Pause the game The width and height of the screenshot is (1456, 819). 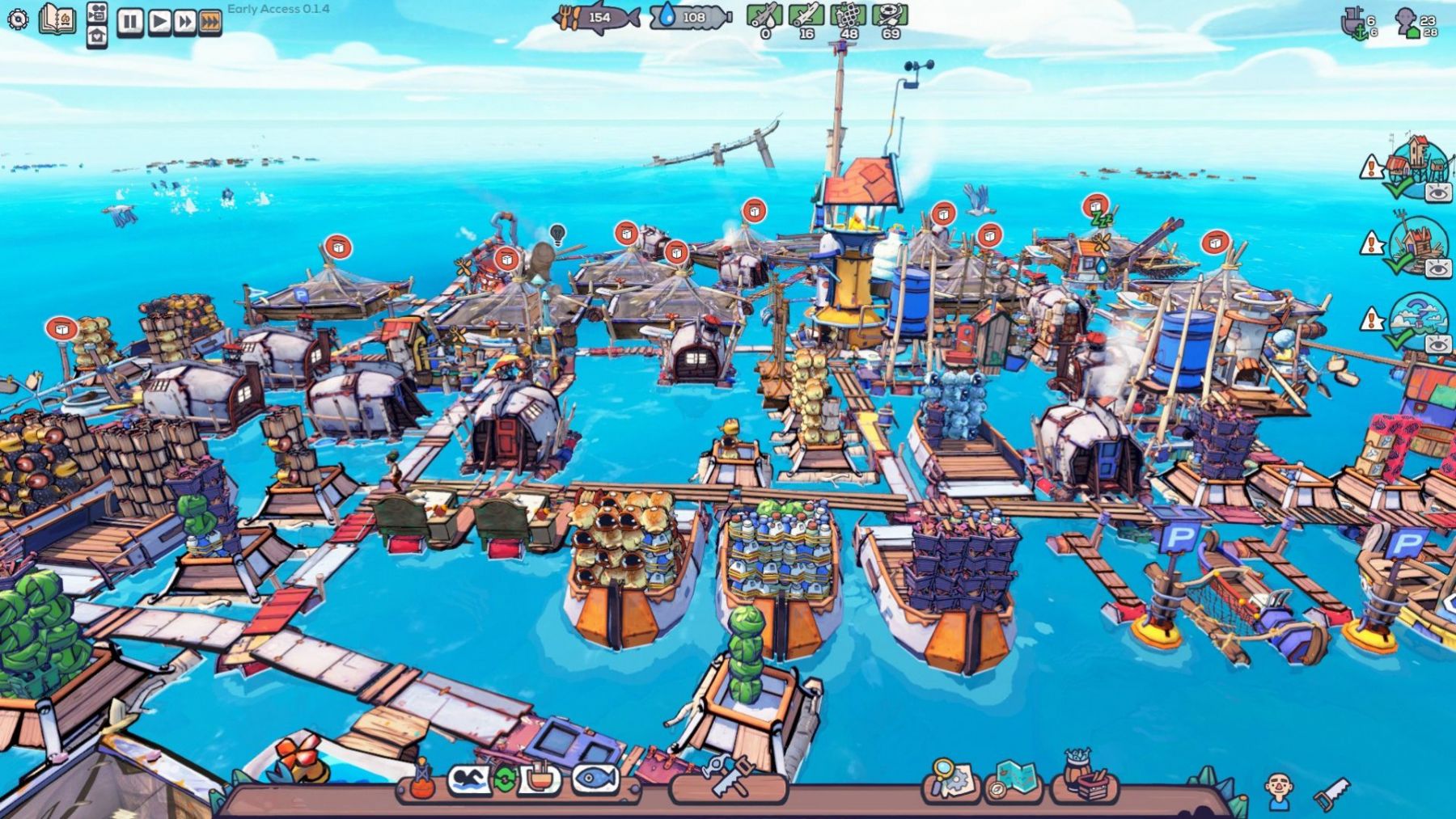129,22
